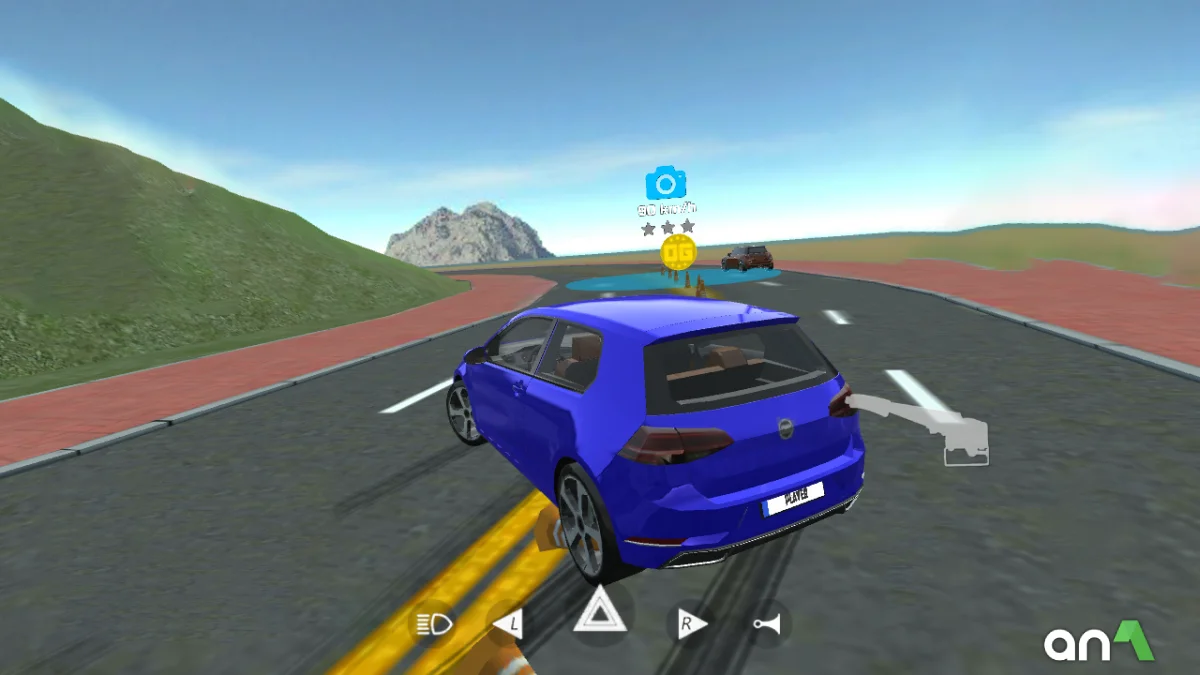The width and height of the screenshot is (1200, 675).
Task: Turn on the hazard warning triangle
Action: click(600, 611)
